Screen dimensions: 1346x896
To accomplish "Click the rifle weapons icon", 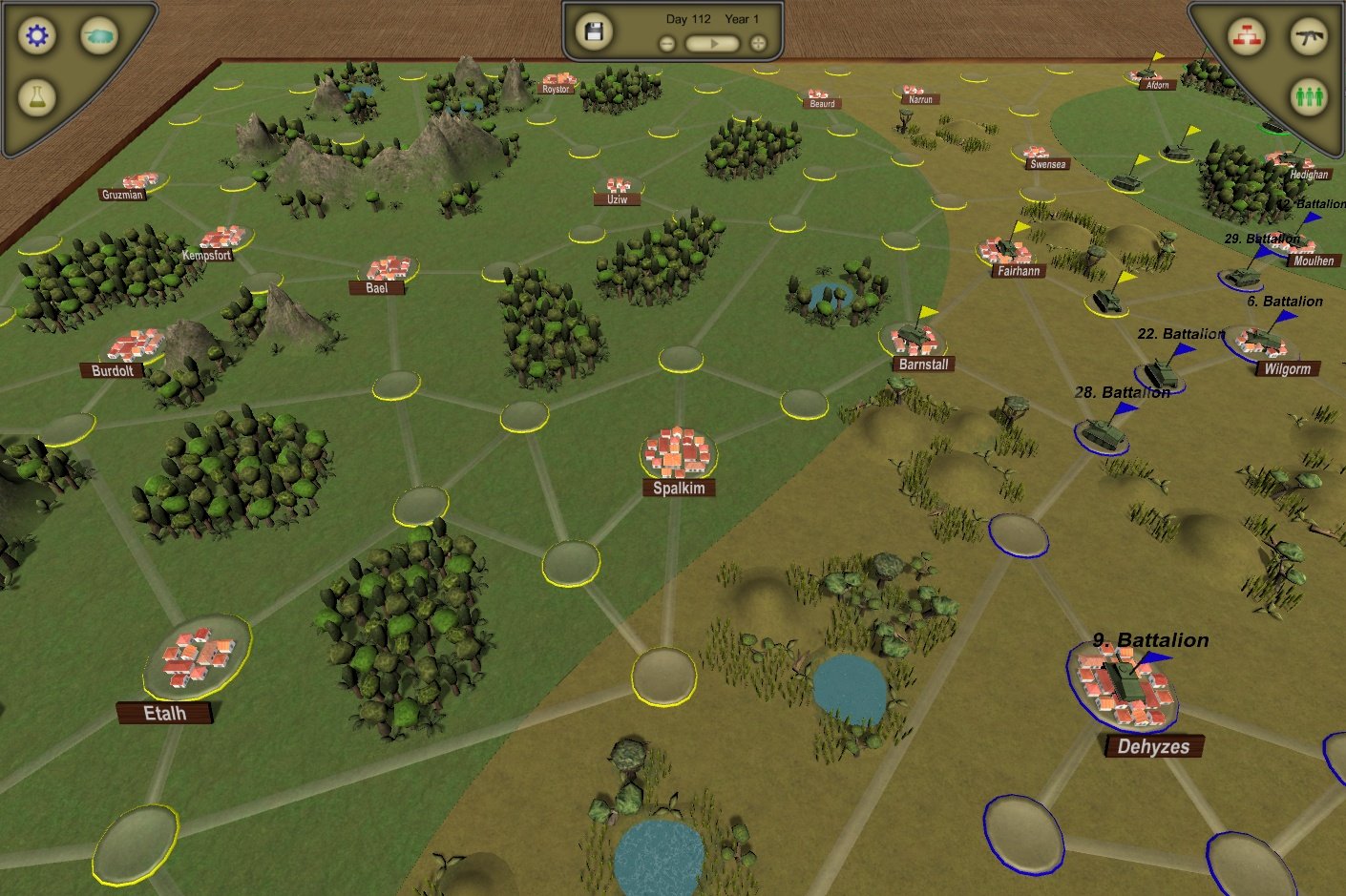I will 1310,37.
